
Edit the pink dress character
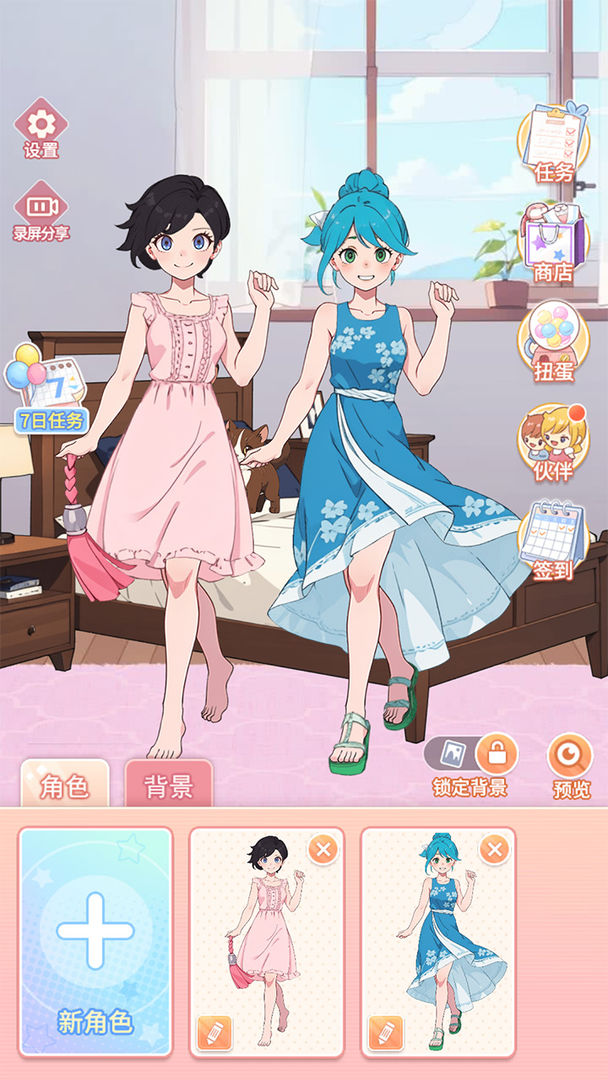pos(214,1032)
